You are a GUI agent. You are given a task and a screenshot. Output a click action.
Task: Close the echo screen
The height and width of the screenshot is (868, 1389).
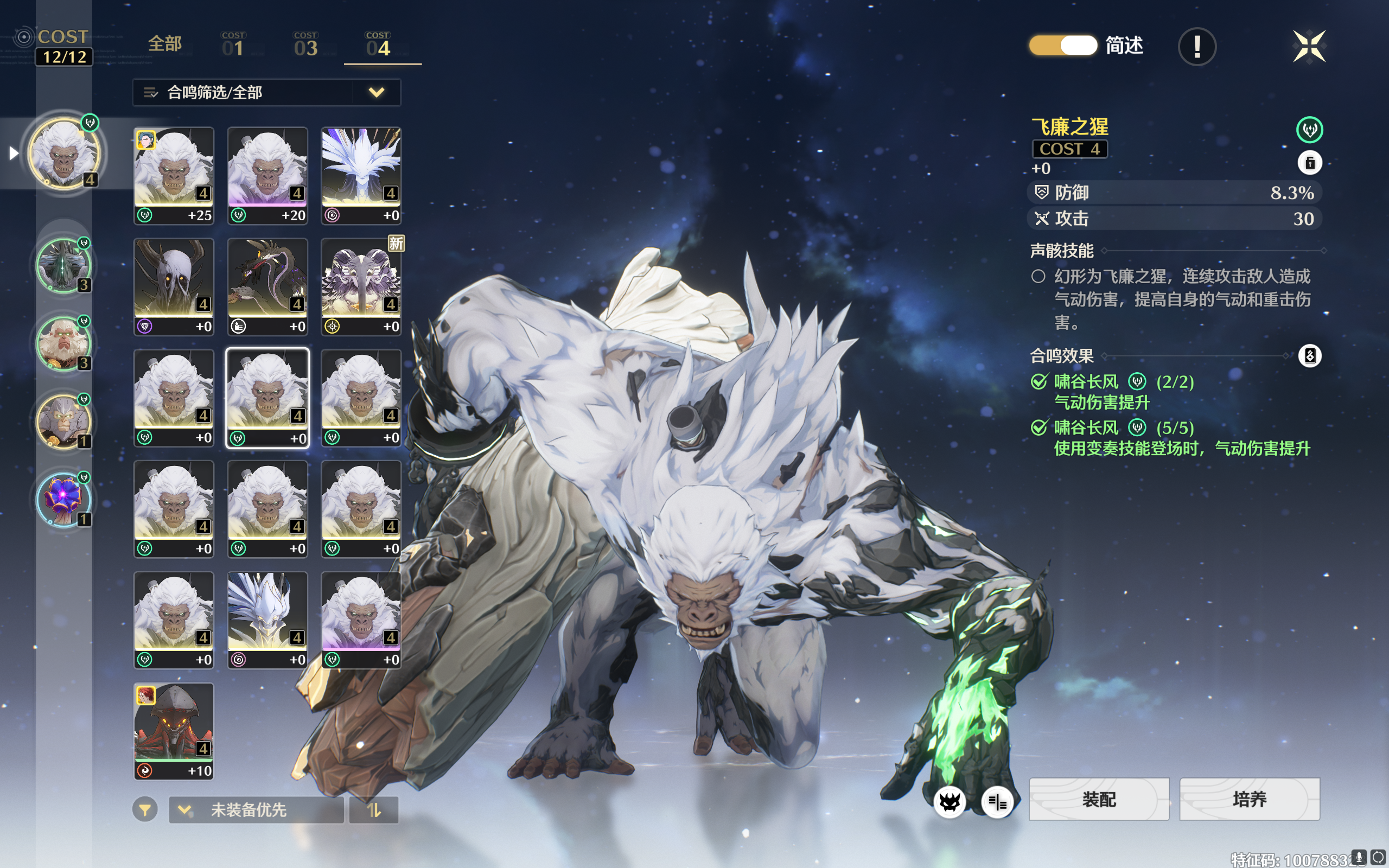[1309, 46]
